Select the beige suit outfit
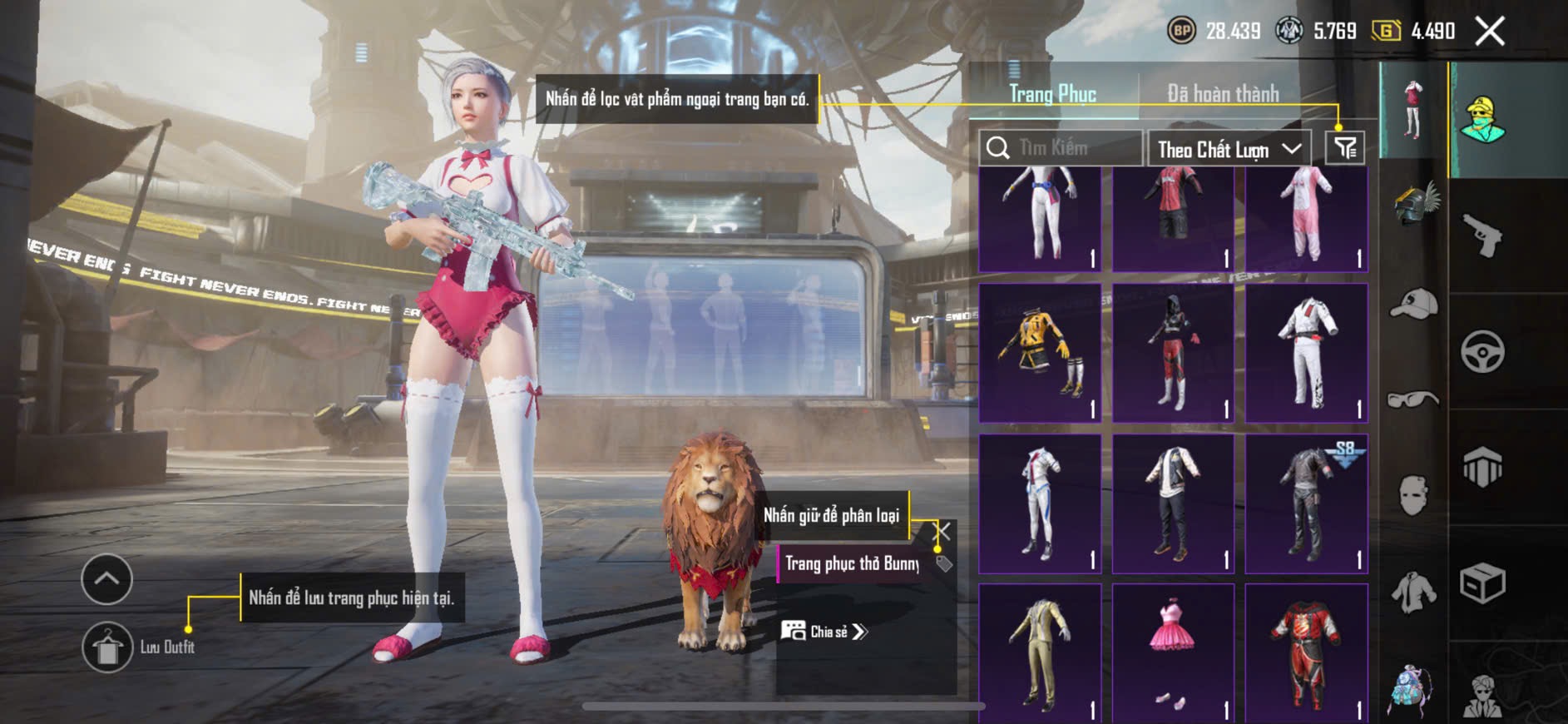Screen dimensions: 1568x724 coord(1040,652)
